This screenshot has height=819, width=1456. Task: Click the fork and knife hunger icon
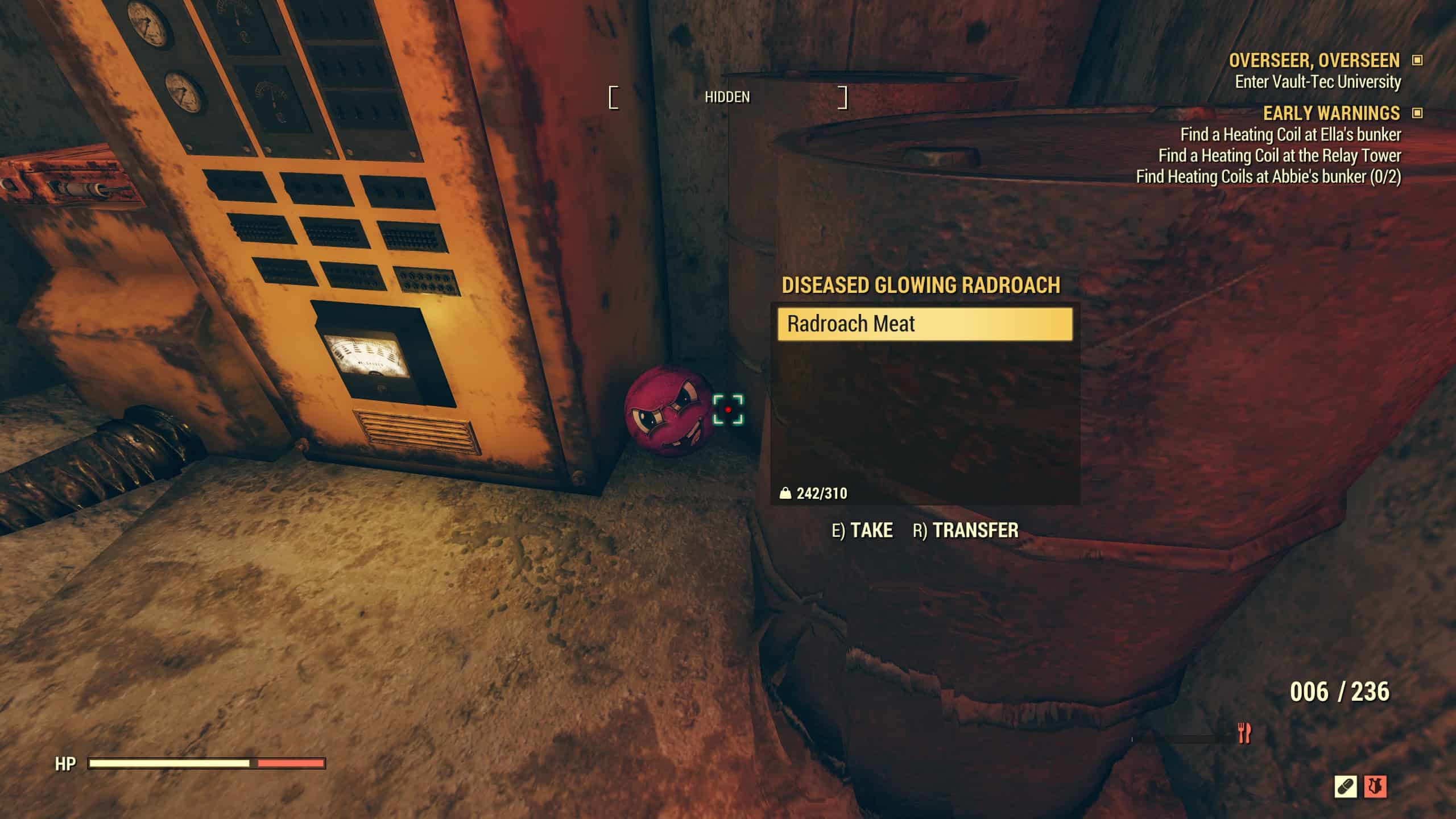tap(1244, 733)
